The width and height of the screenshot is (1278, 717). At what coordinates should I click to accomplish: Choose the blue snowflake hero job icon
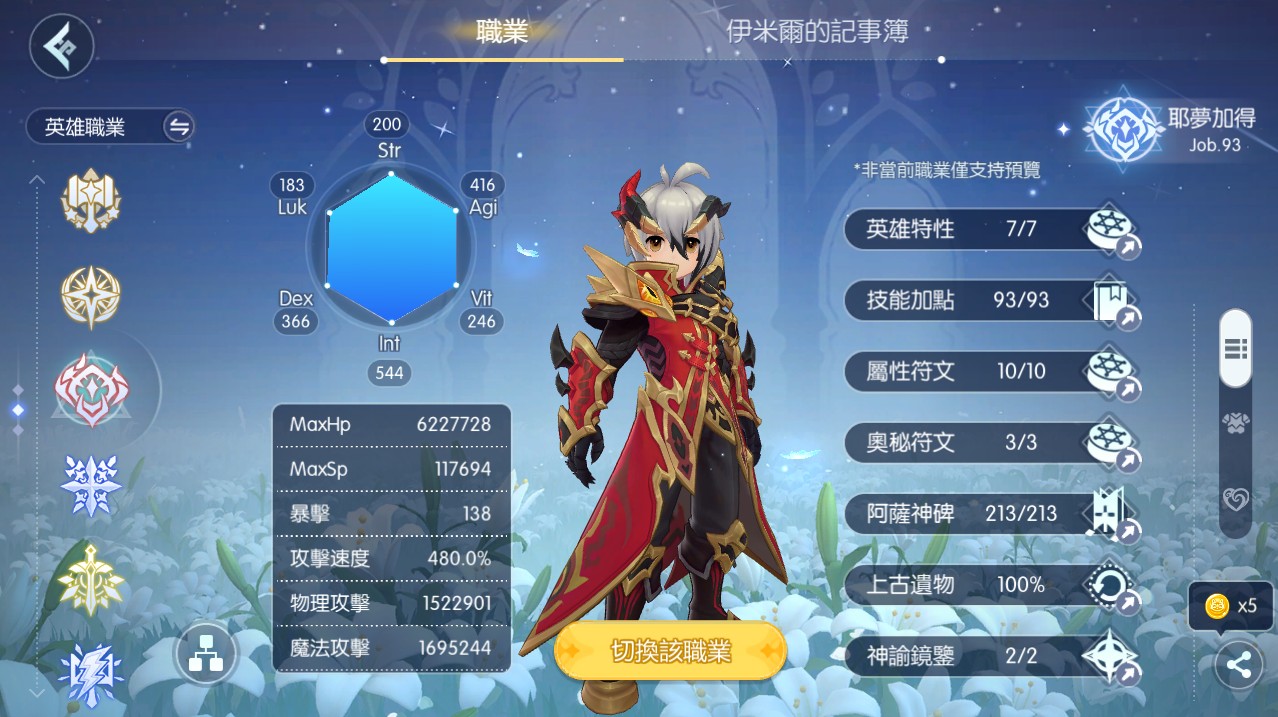click(91, 486)
